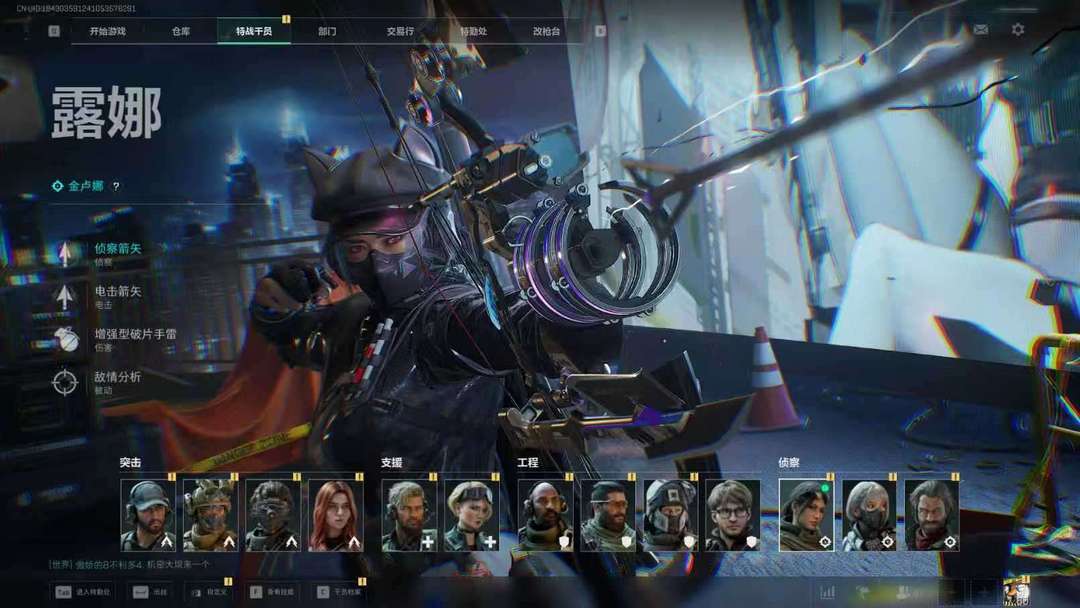This screenshot has width=1080, height=608.
Task: Open the 改枪台 tab
Action: pyautogui.click(x=546, y=31)
